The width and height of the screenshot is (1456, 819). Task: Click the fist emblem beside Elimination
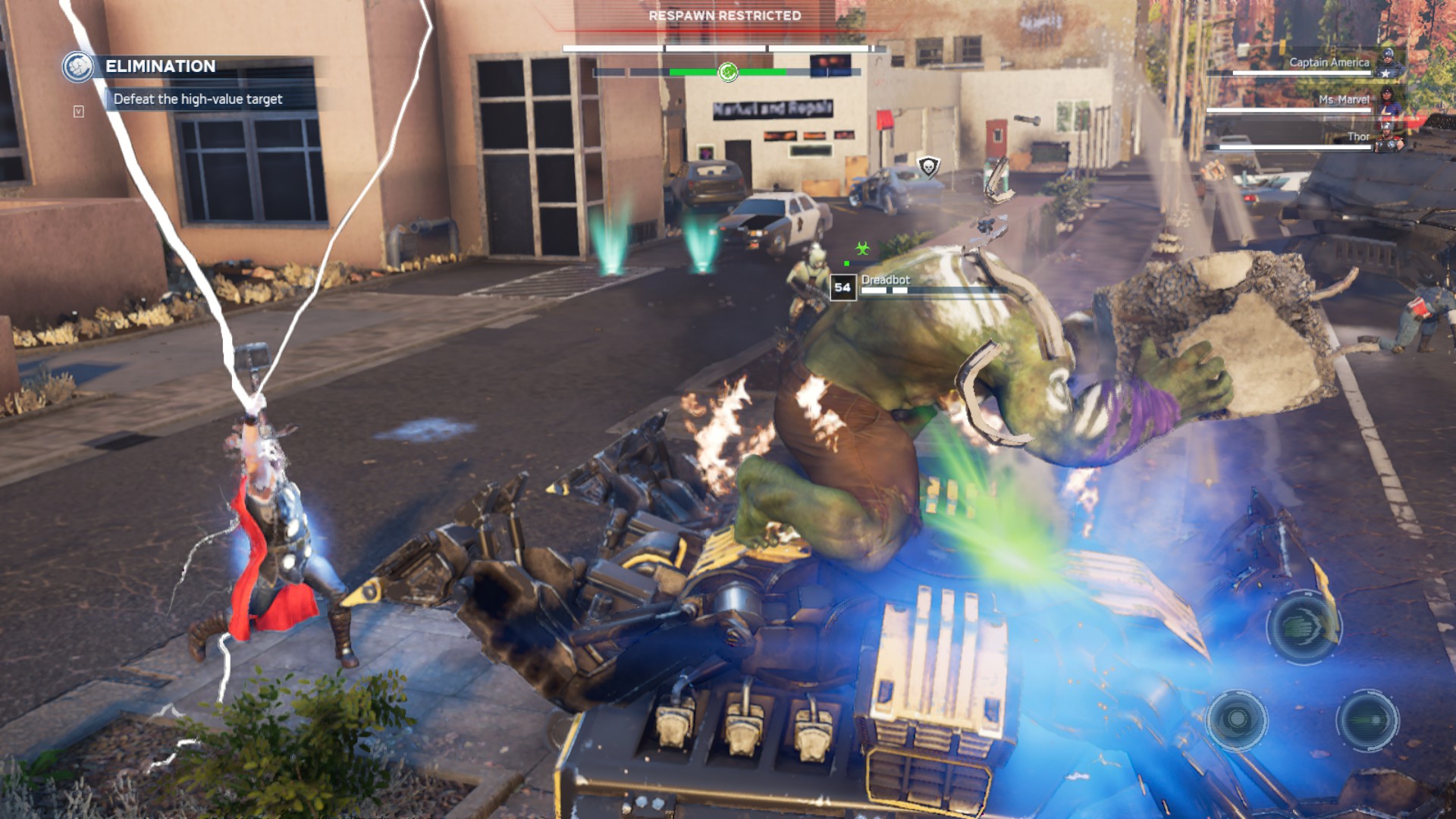click(x=77, y=67)
